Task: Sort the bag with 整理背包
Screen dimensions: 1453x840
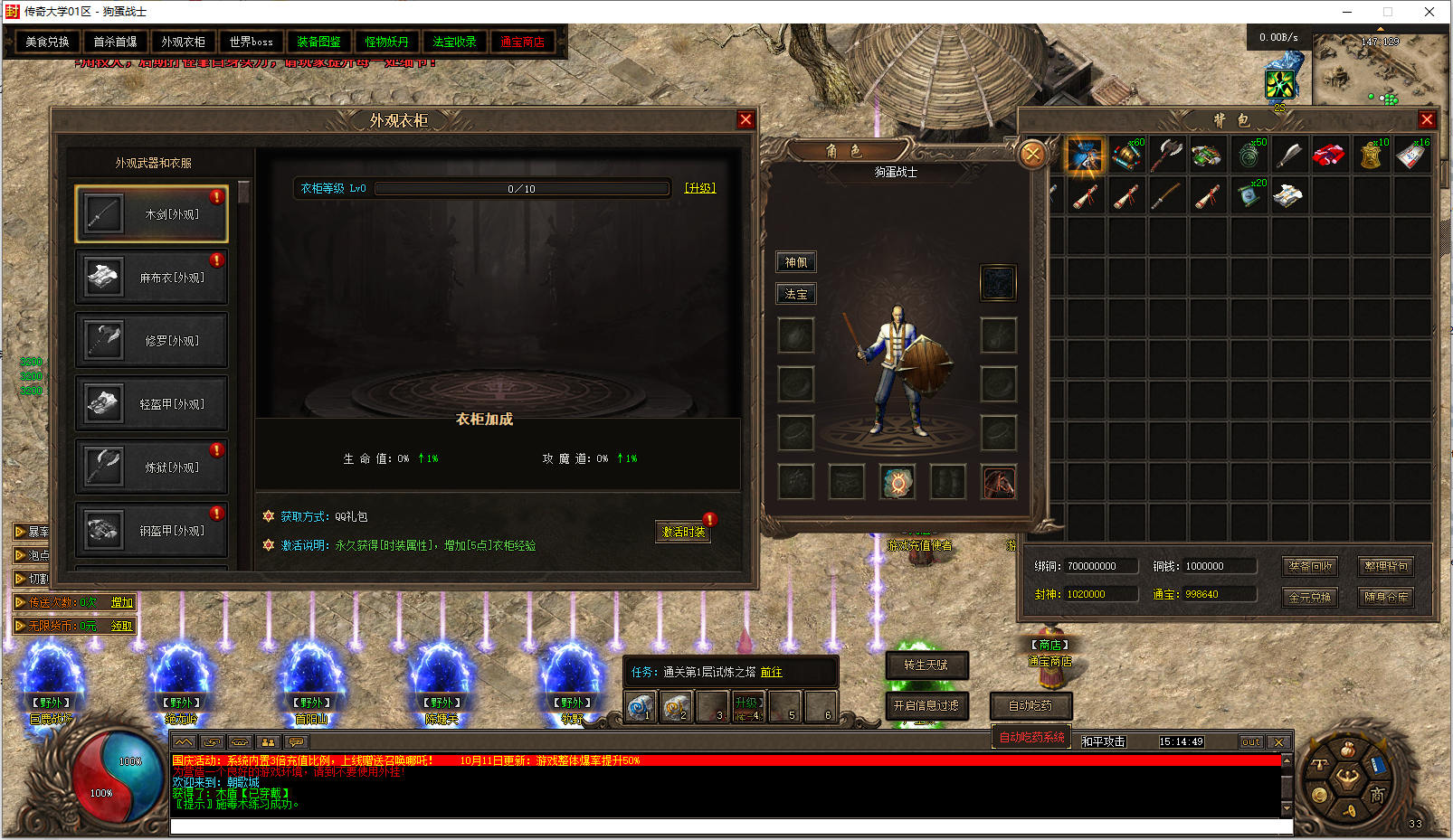Action: [x=1386, y=566]
